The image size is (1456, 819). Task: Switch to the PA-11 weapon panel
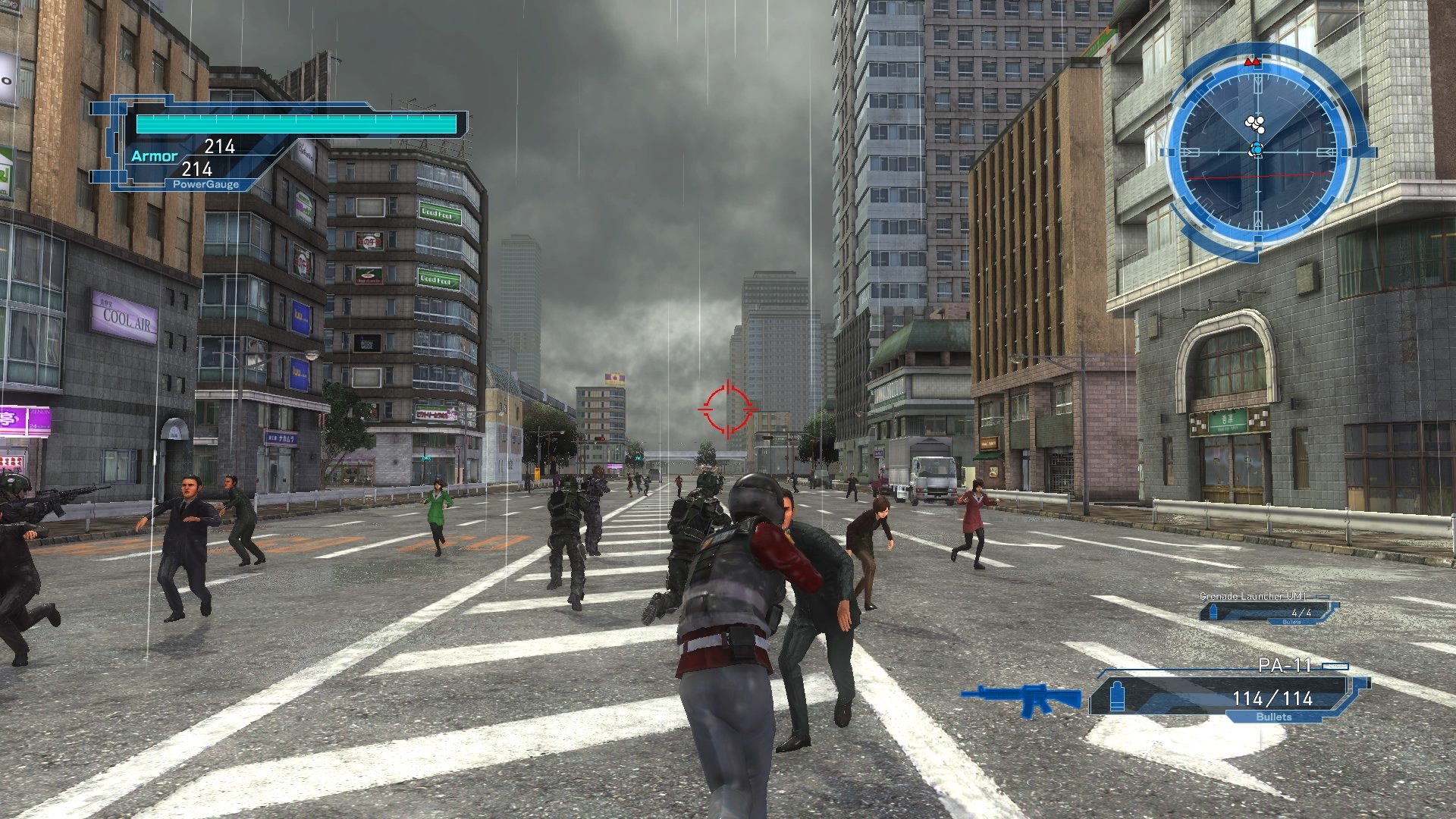point(1285,666)
